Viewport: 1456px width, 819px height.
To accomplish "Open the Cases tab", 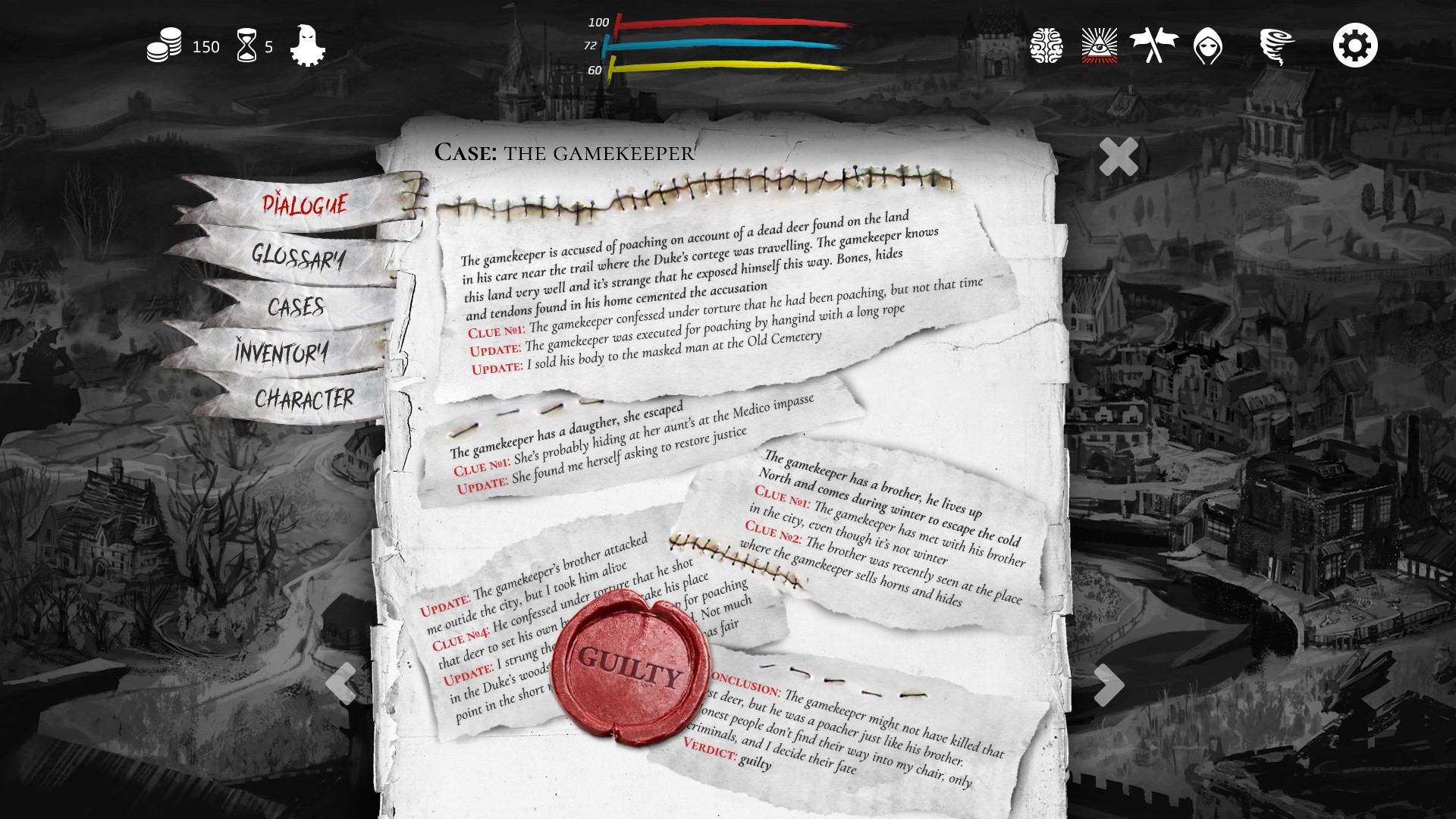I will pos(297,307).
